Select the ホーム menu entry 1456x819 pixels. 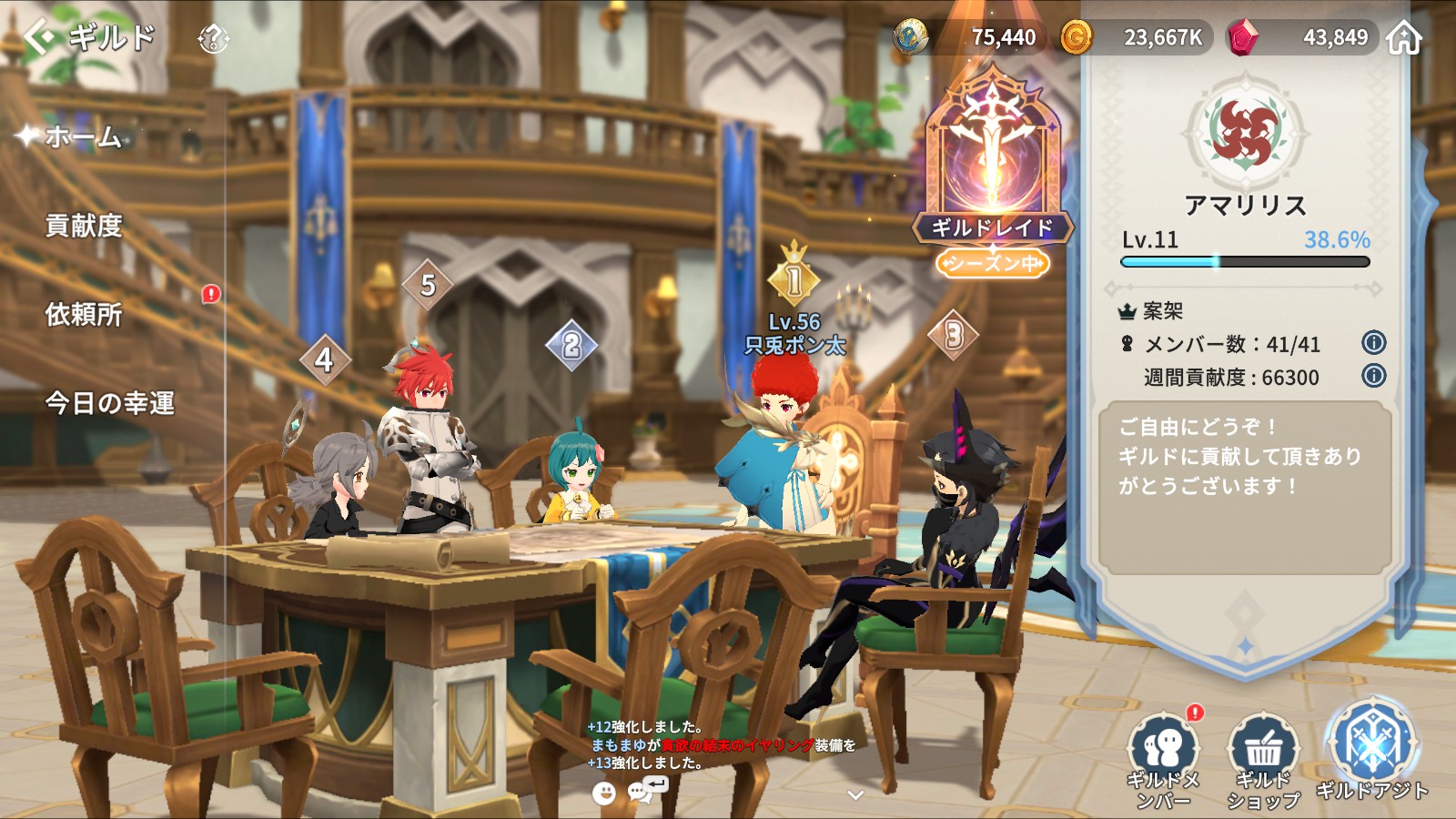pos(83,136)
